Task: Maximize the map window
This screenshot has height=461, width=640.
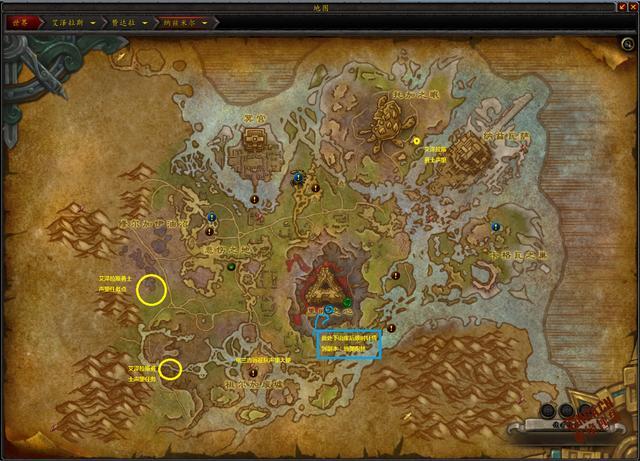Action: pyautogui.click(x=620, y=7)
